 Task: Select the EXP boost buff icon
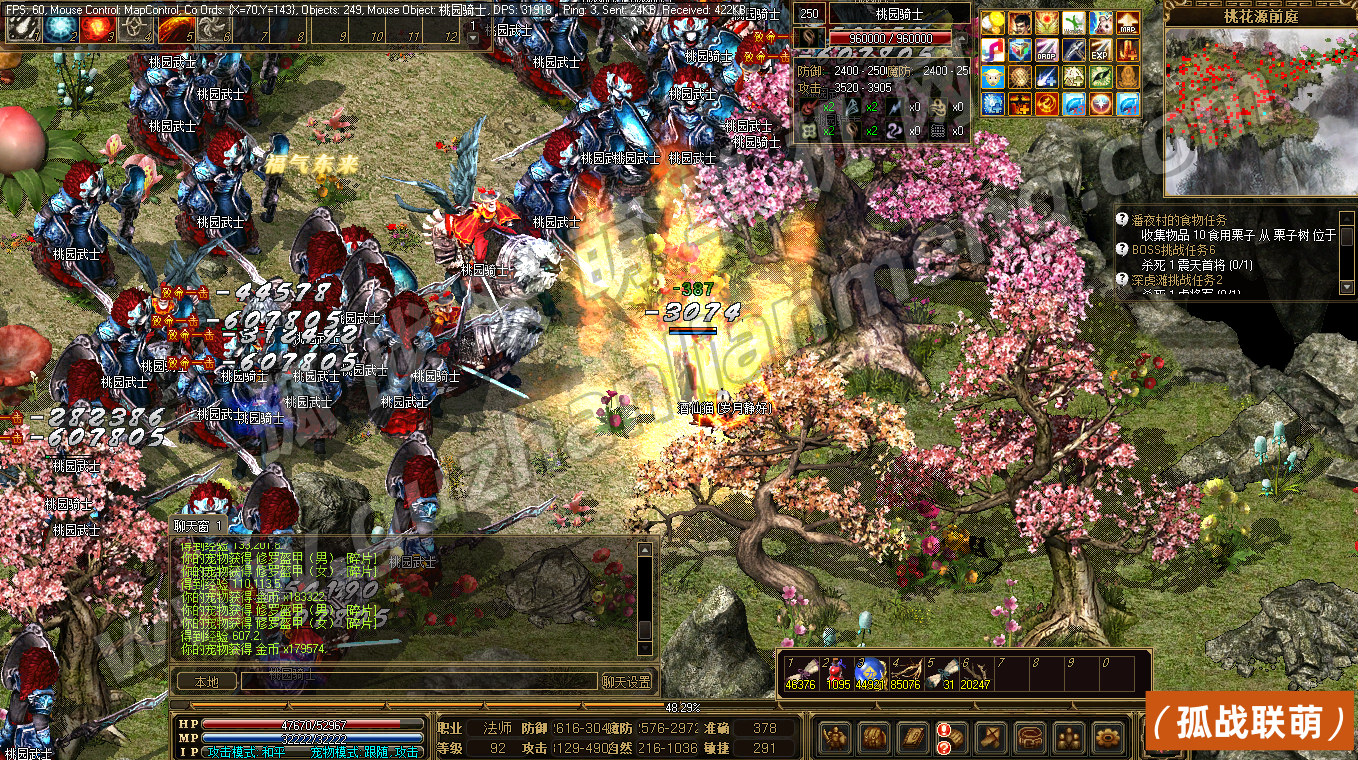1100,50
